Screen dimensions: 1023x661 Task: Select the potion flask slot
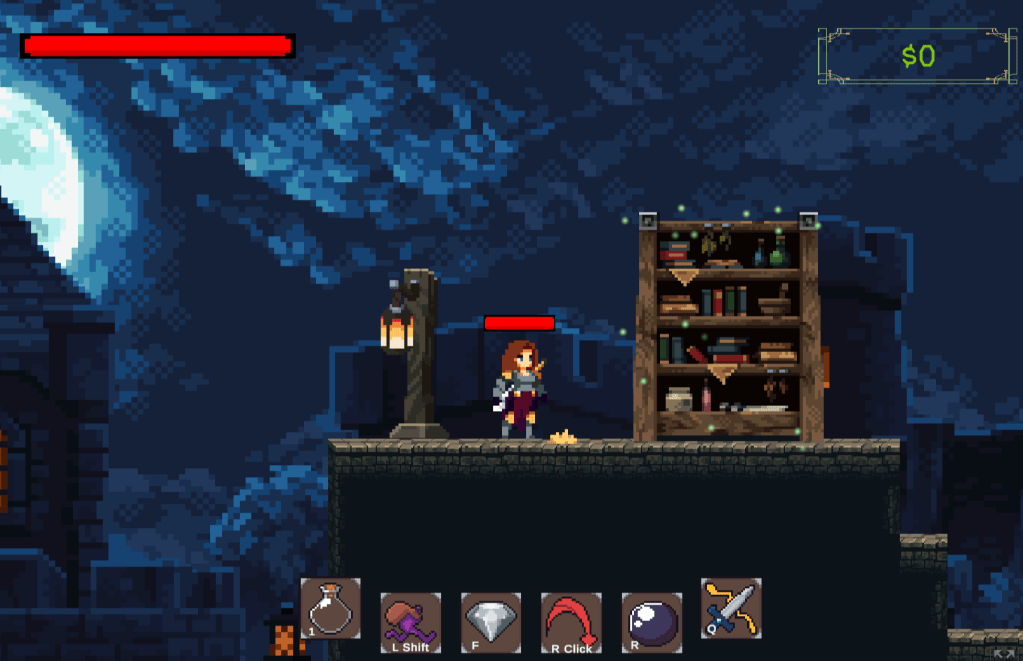coord(330,608)
